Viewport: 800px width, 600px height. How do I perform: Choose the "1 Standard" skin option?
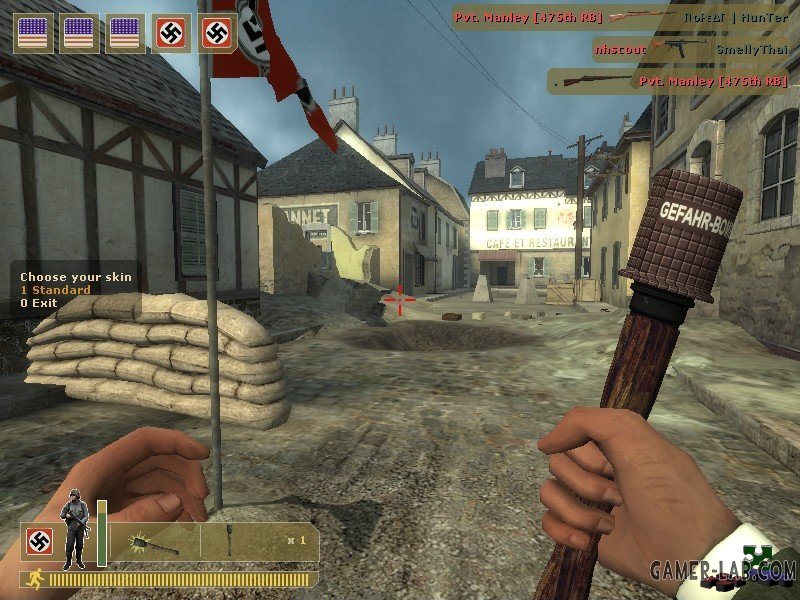pyautogui.click(x=55, y=290)
